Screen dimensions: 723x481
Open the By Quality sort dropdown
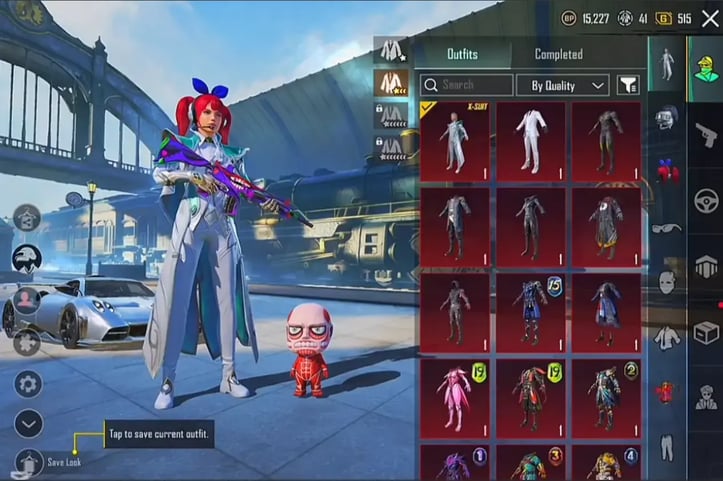567,85
